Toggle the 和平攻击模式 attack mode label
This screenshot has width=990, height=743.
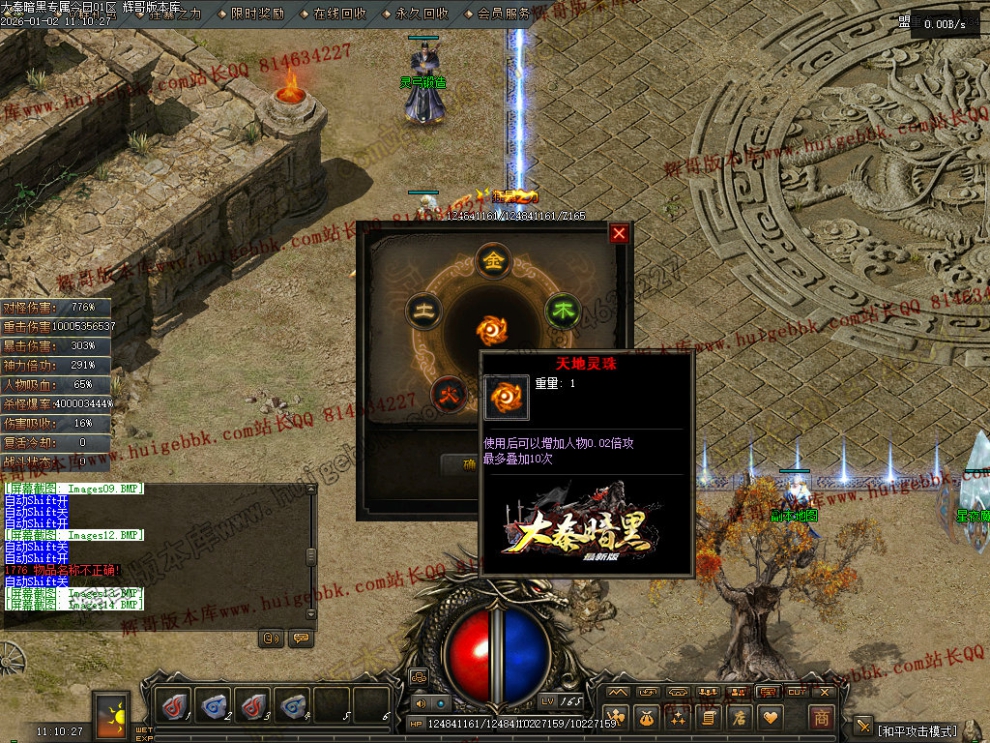[x=917, y=731]
